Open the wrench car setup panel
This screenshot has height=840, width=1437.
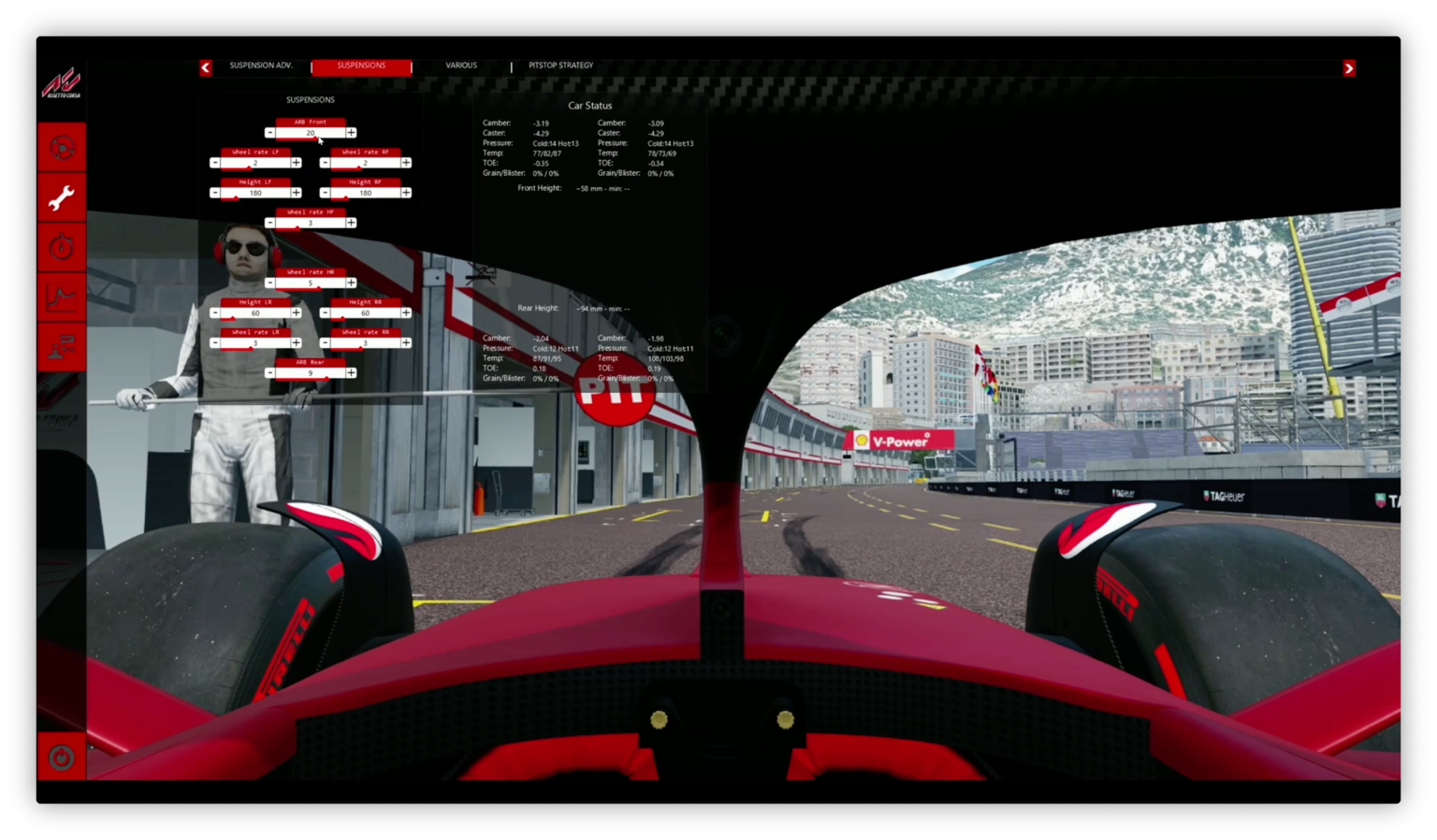coord(61,196)
